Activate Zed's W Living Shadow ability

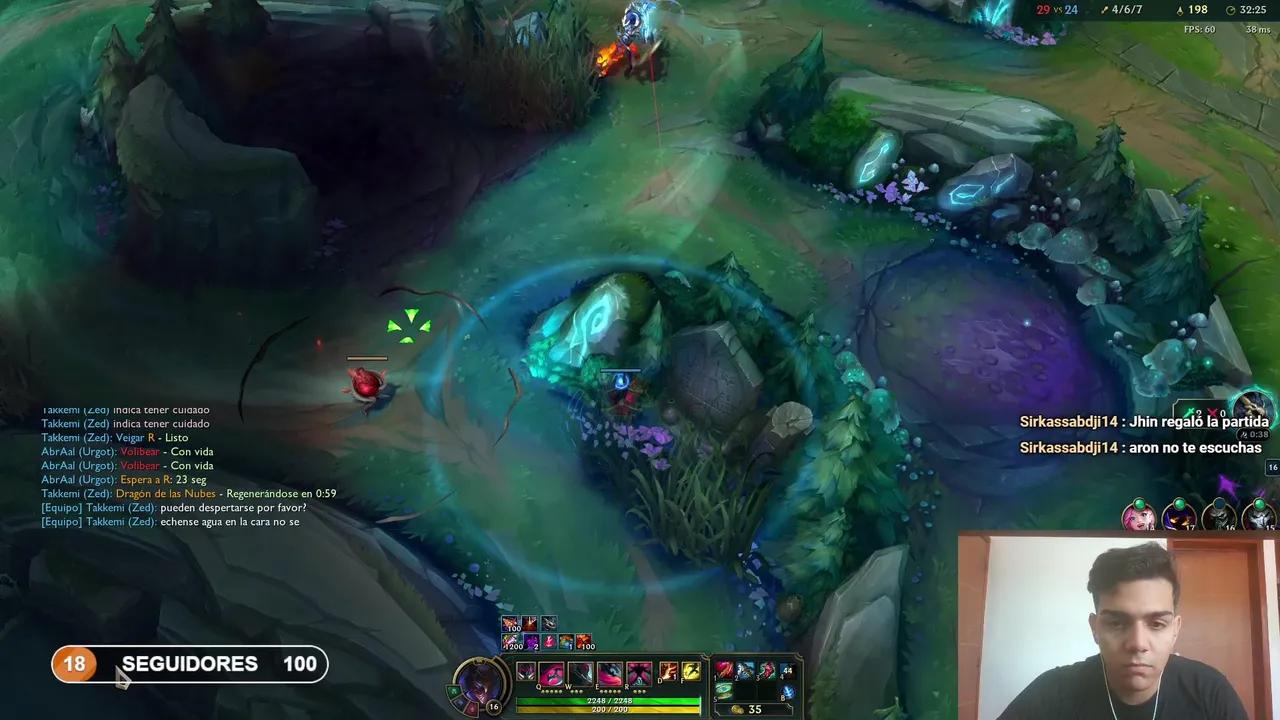pos(580,672)
